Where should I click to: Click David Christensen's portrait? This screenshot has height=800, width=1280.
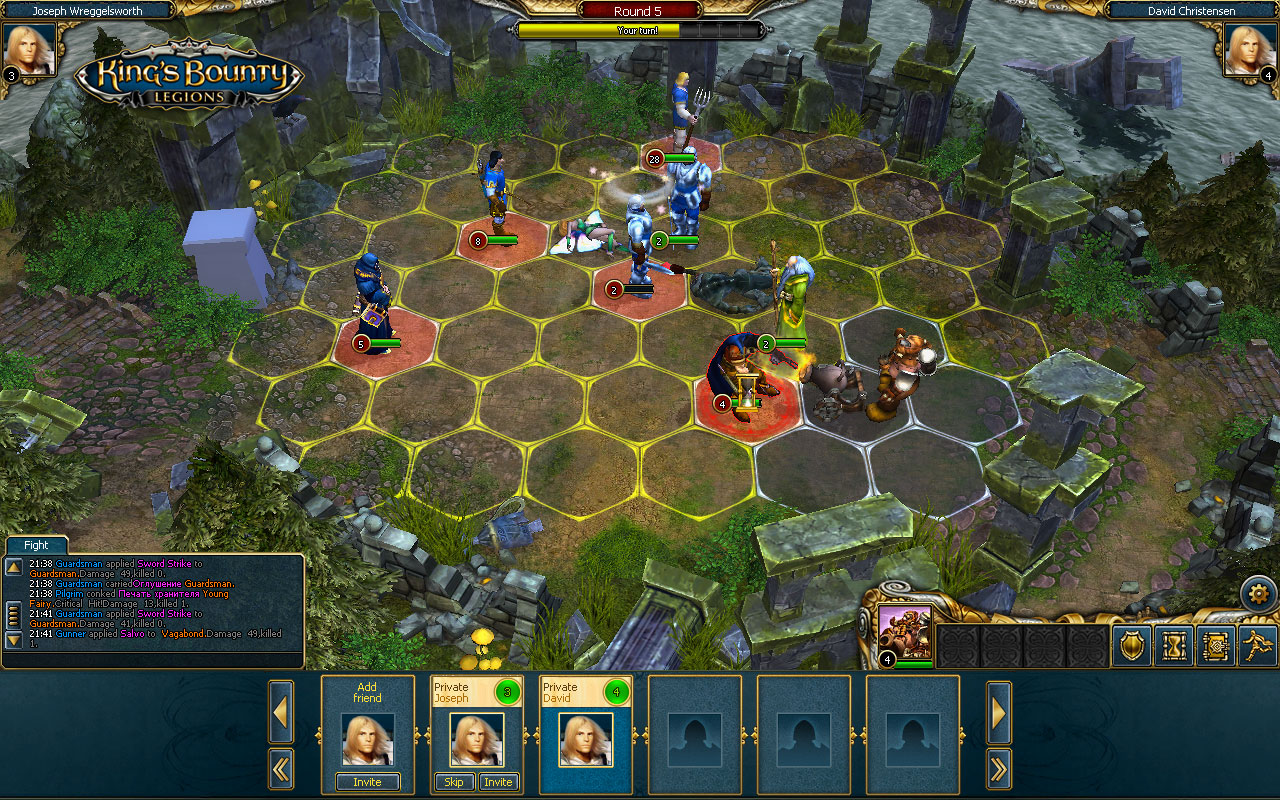(x=1248, y=48)
